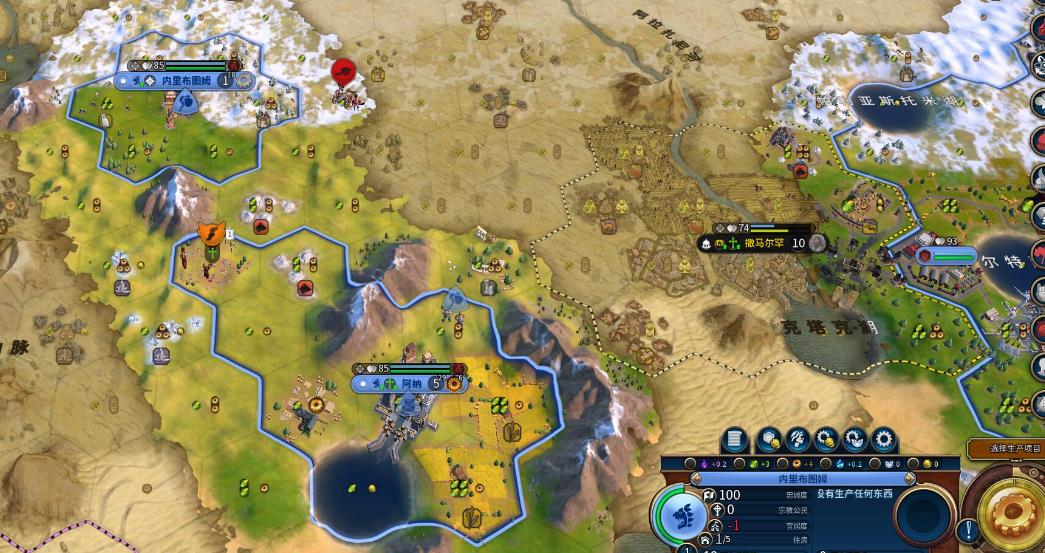The width and height of the screenshot is (1045, 553).
Task: Select the orange shield unit flag
Action: click(x=211, y=235)
